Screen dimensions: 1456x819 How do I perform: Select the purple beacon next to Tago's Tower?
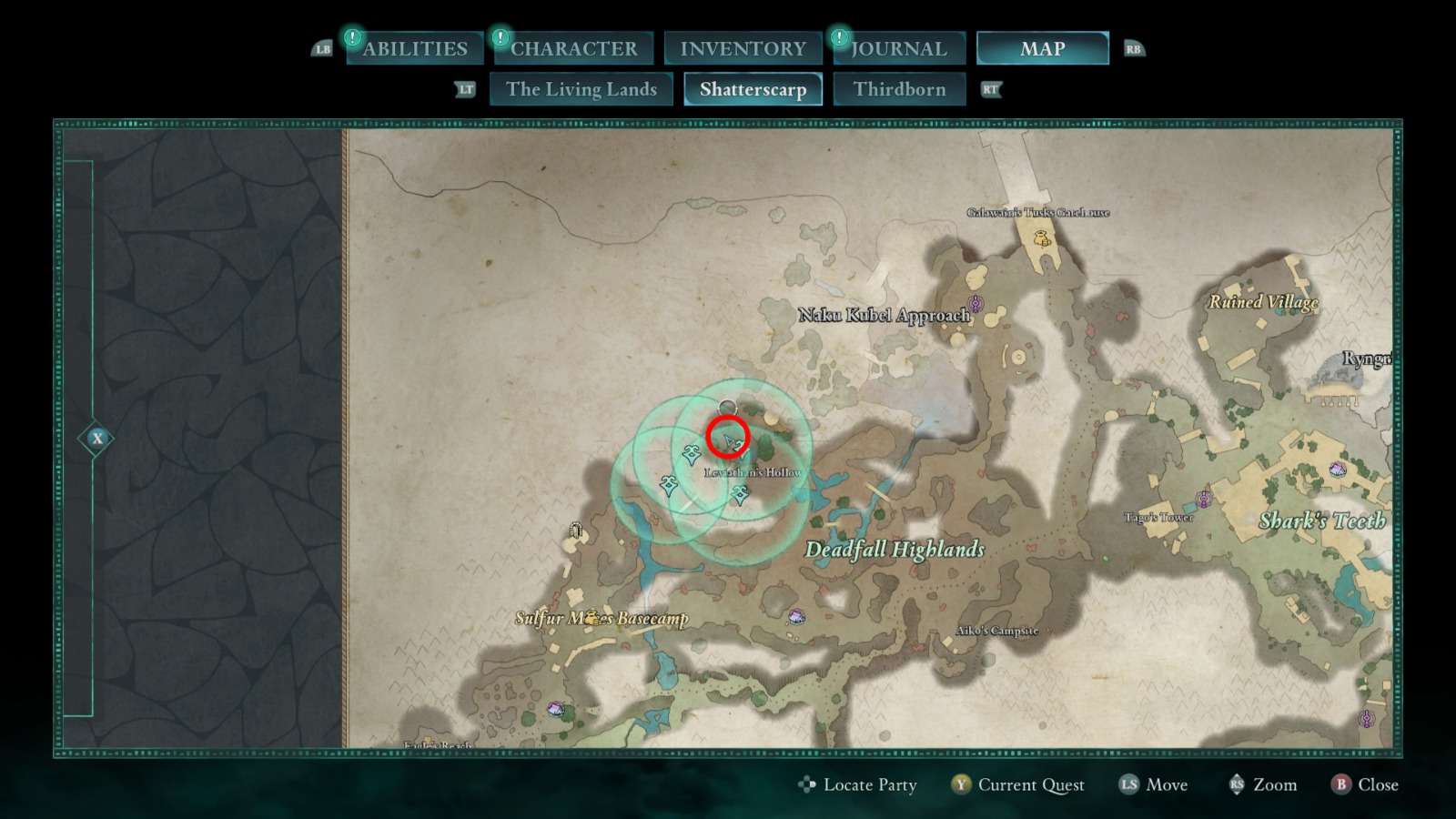tap(1204, 500)
